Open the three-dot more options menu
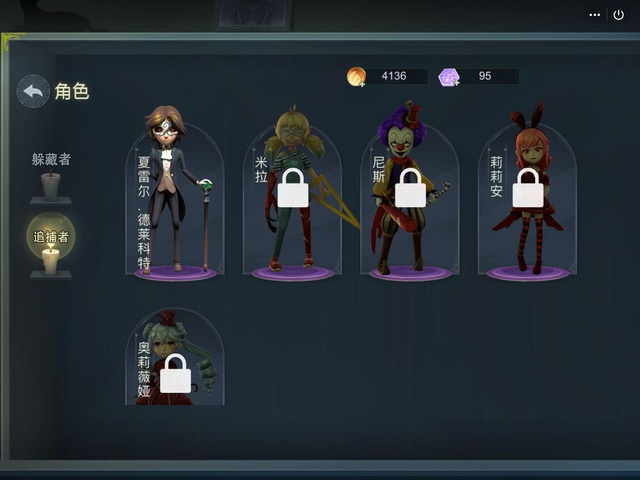 tap(595, 15)
